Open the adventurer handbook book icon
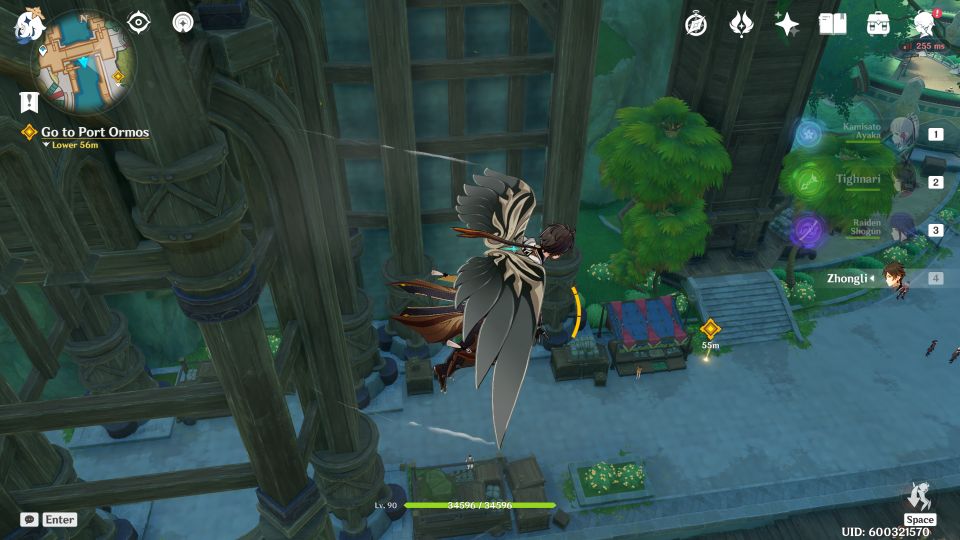 [832, 24]
